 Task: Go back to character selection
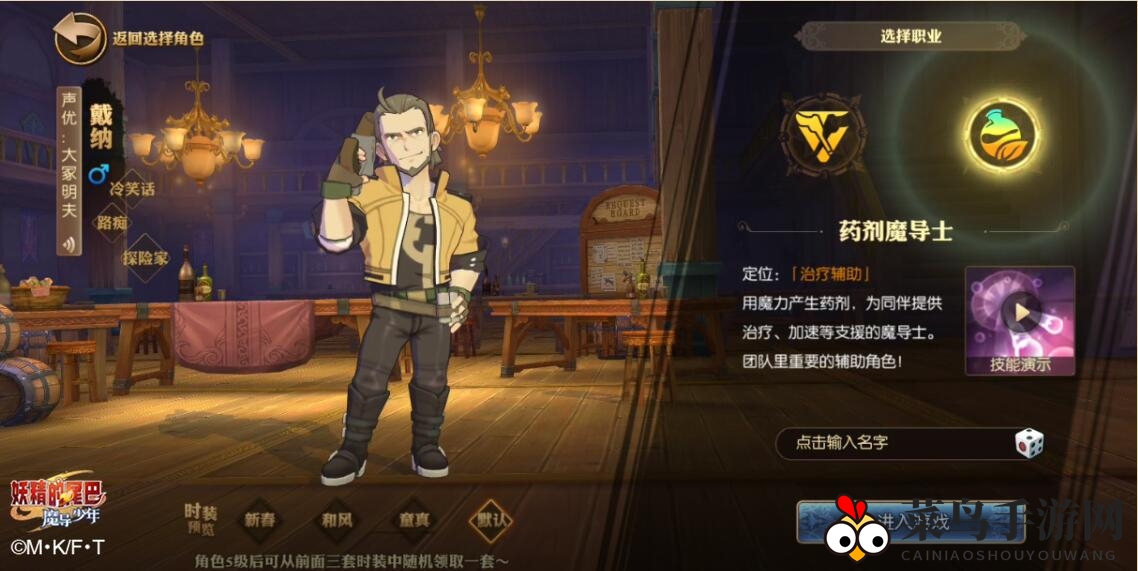(80, 38)
